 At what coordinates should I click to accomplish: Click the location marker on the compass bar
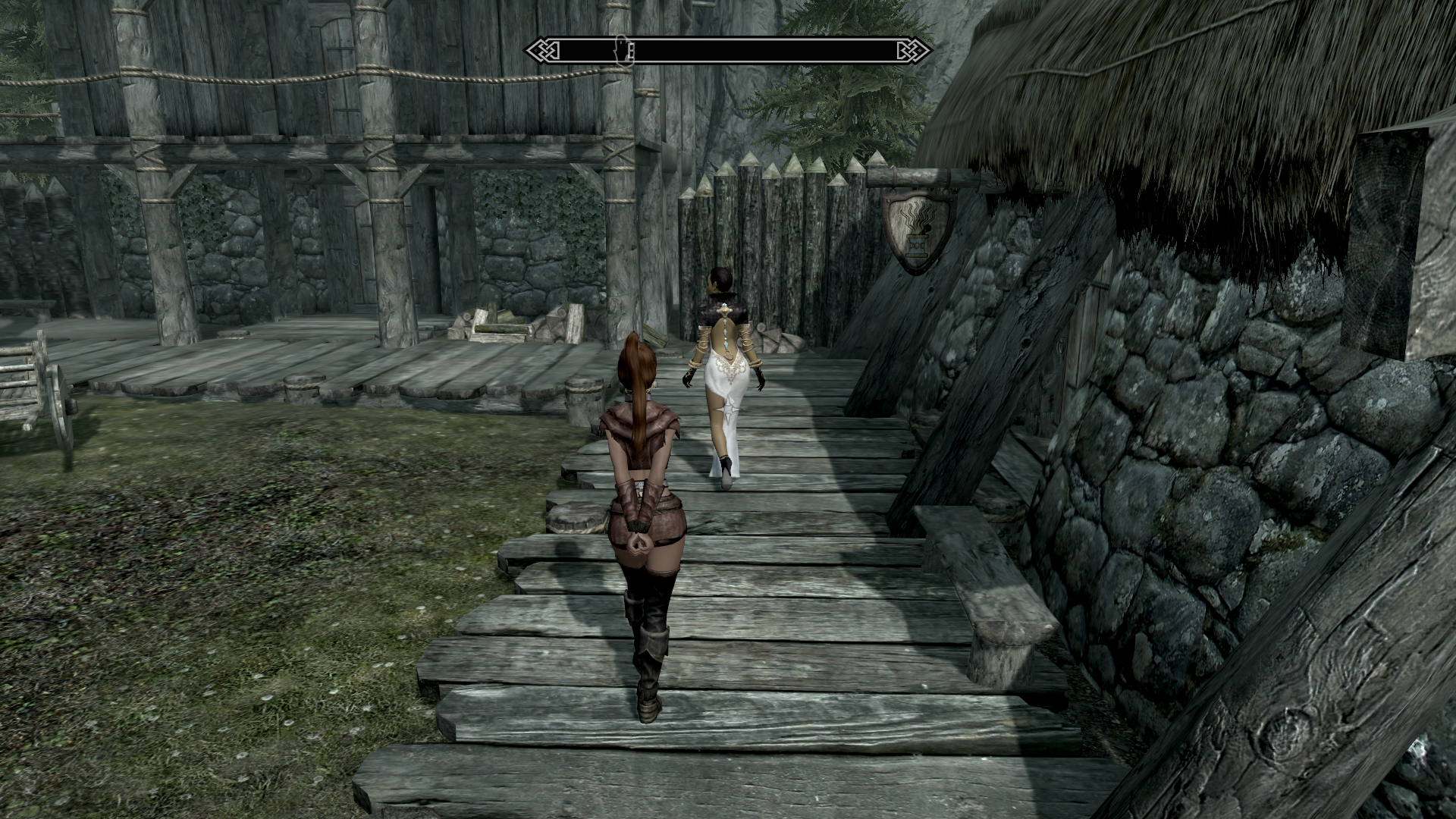[622, 50]
